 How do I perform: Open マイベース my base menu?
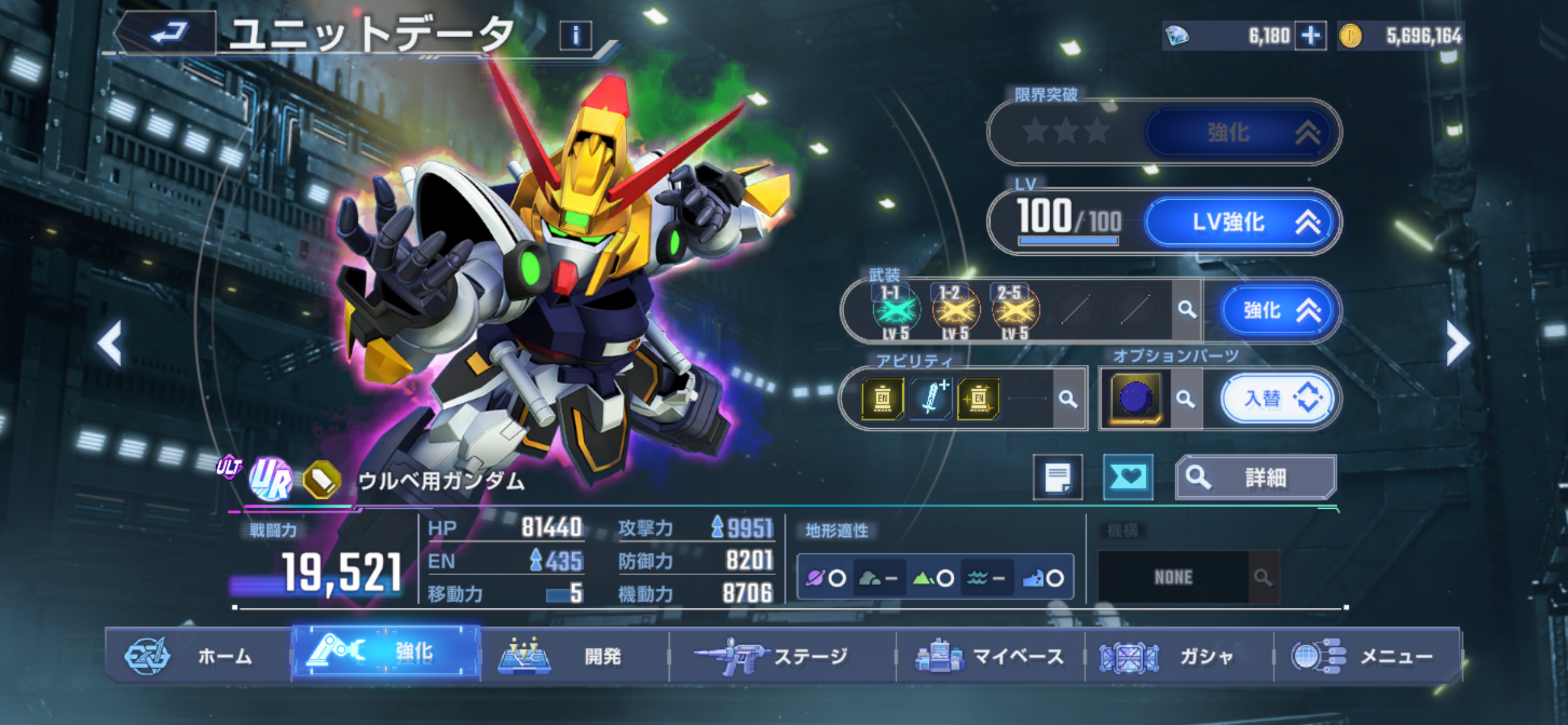[x=990, y=656]
